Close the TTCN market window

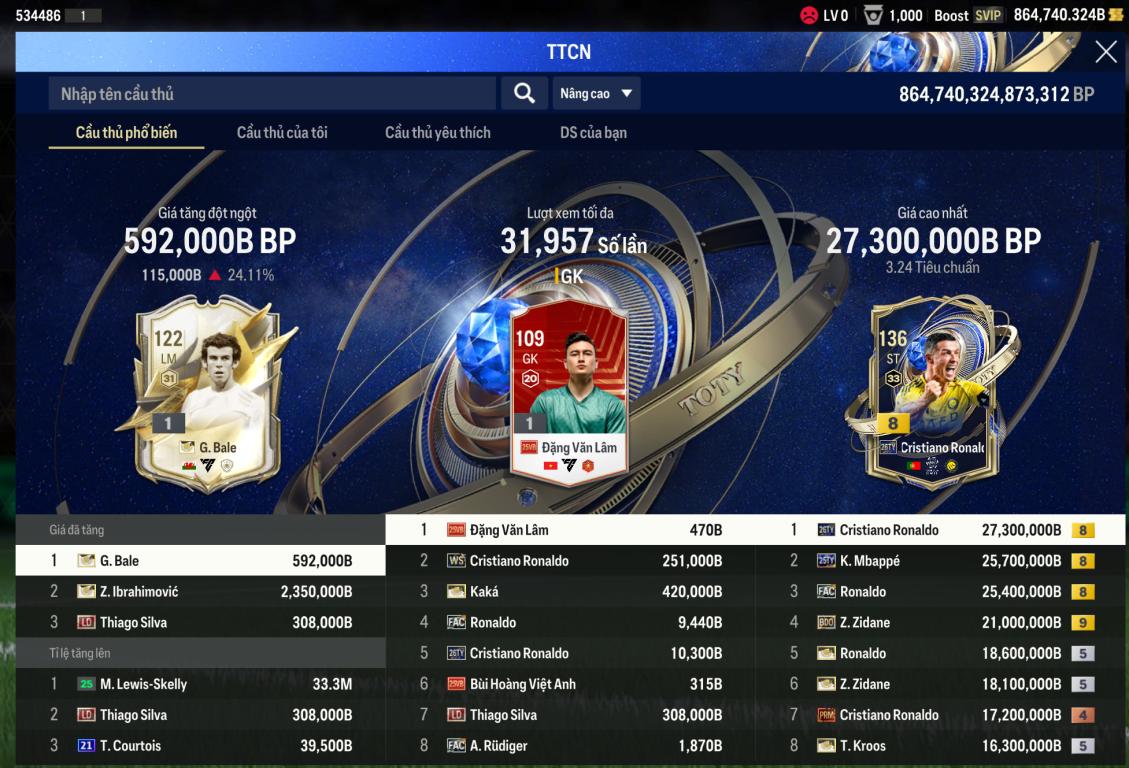1105,52
